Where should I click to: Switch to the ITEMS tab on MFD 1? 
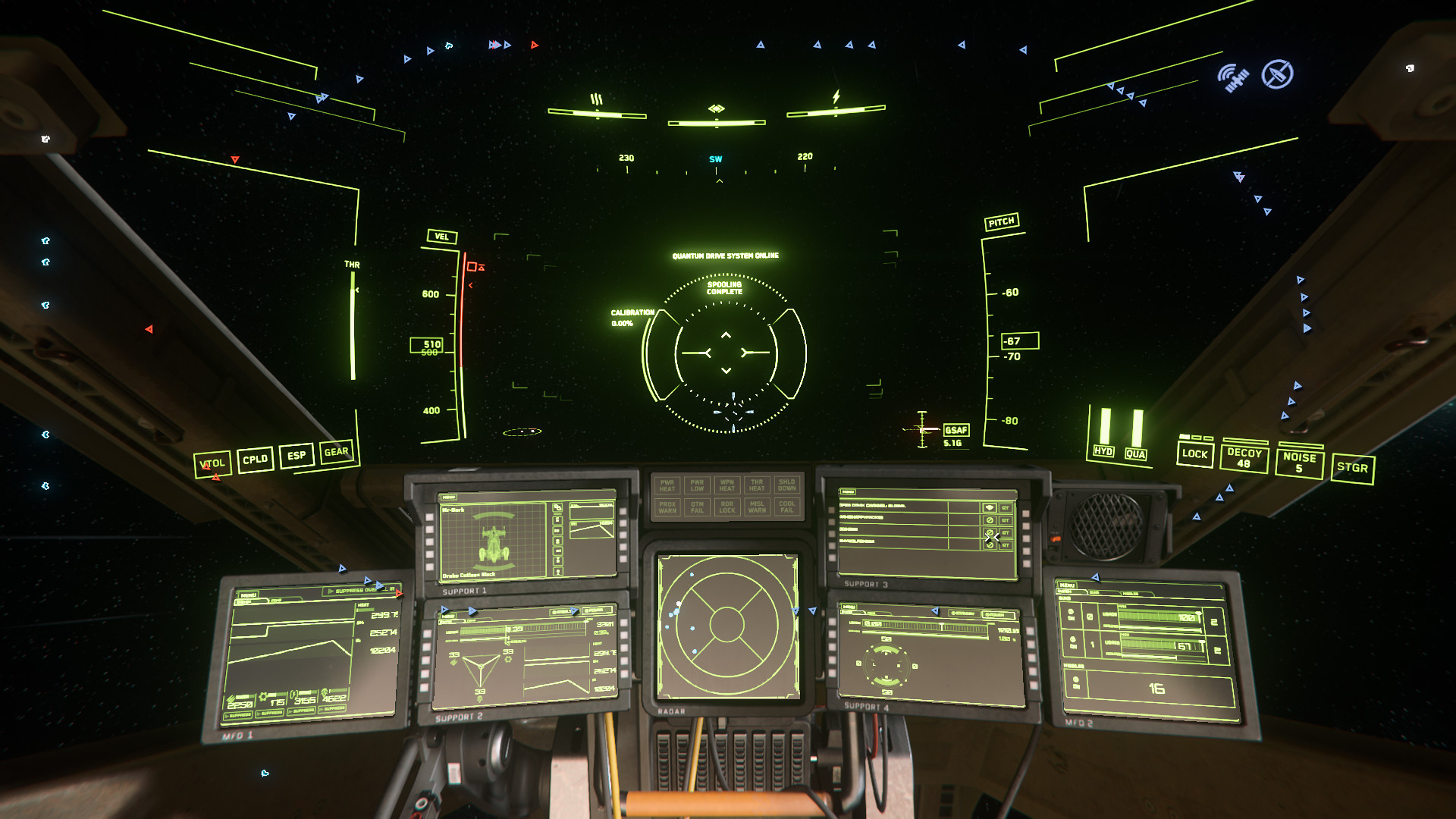point(278,599)
